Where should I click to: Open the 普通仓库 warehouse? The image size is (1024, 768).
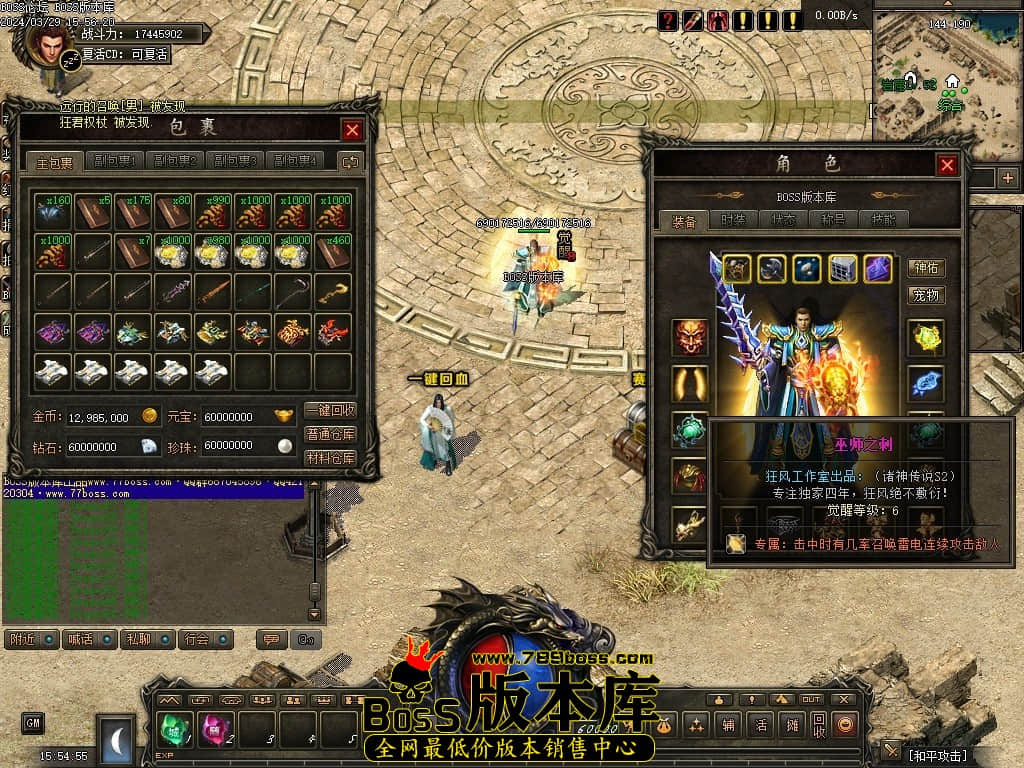(330, 435)
